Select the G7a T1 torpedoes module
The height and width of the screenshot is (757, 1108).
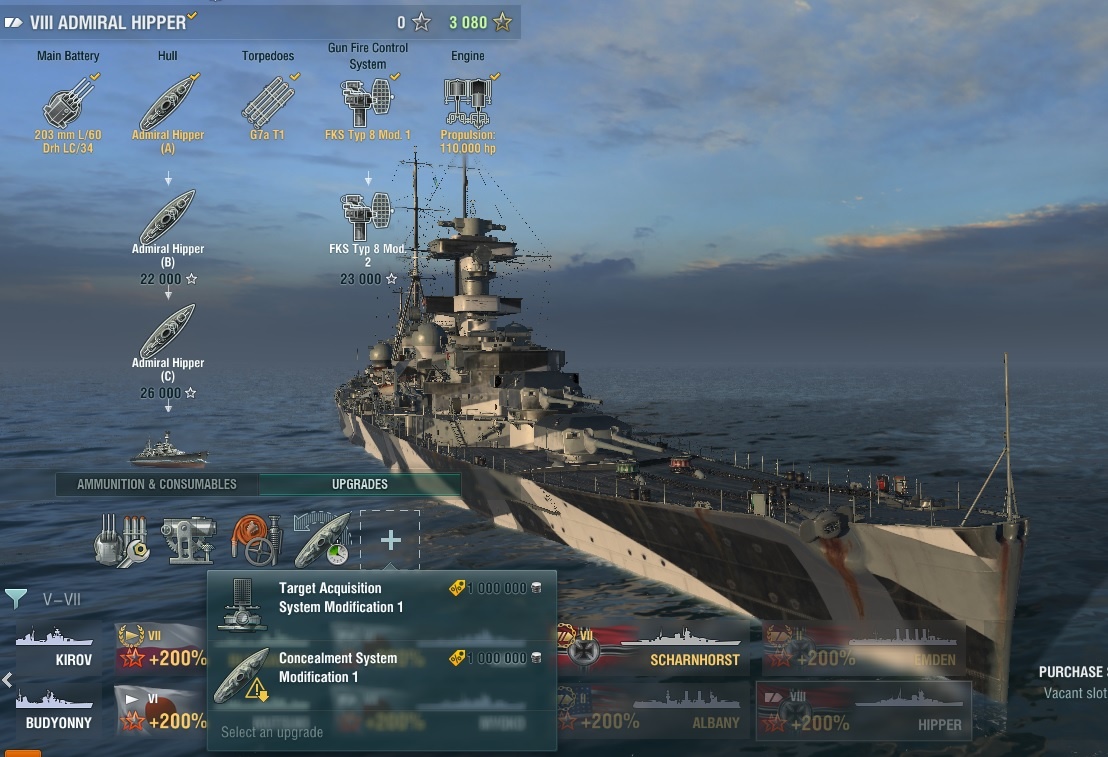pos(268,103)
